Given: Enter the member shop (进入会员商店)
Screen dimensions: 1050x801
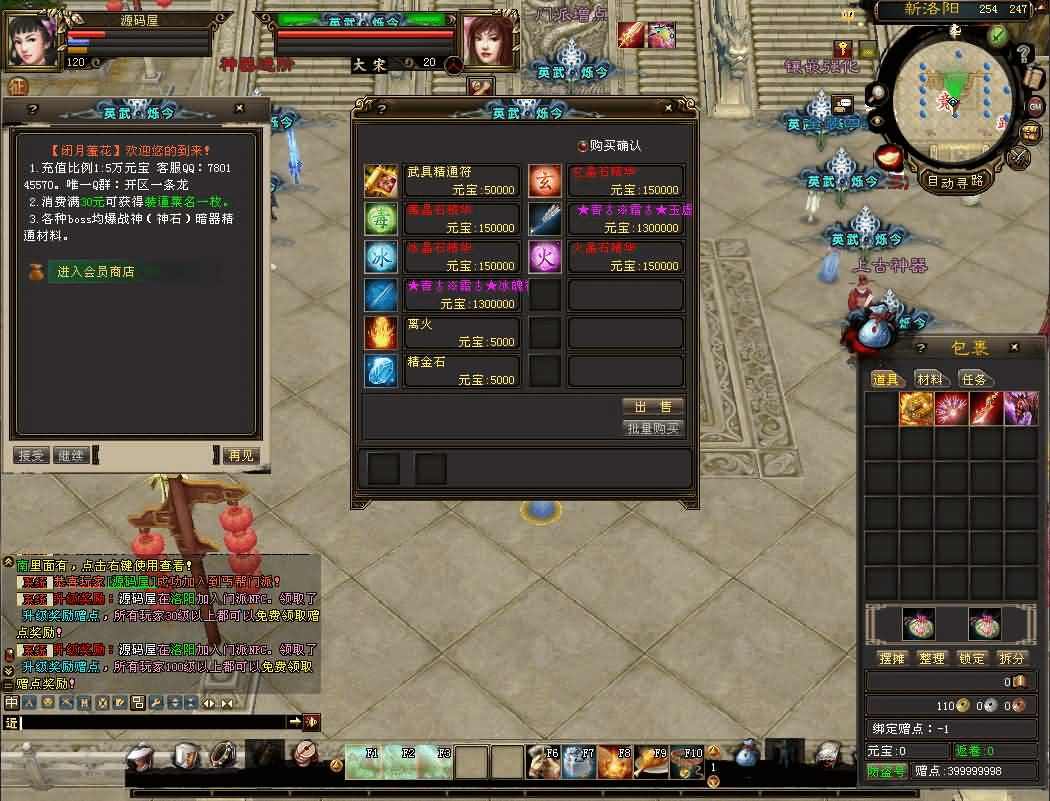Looking at the screenshot, I should [95, 272].
